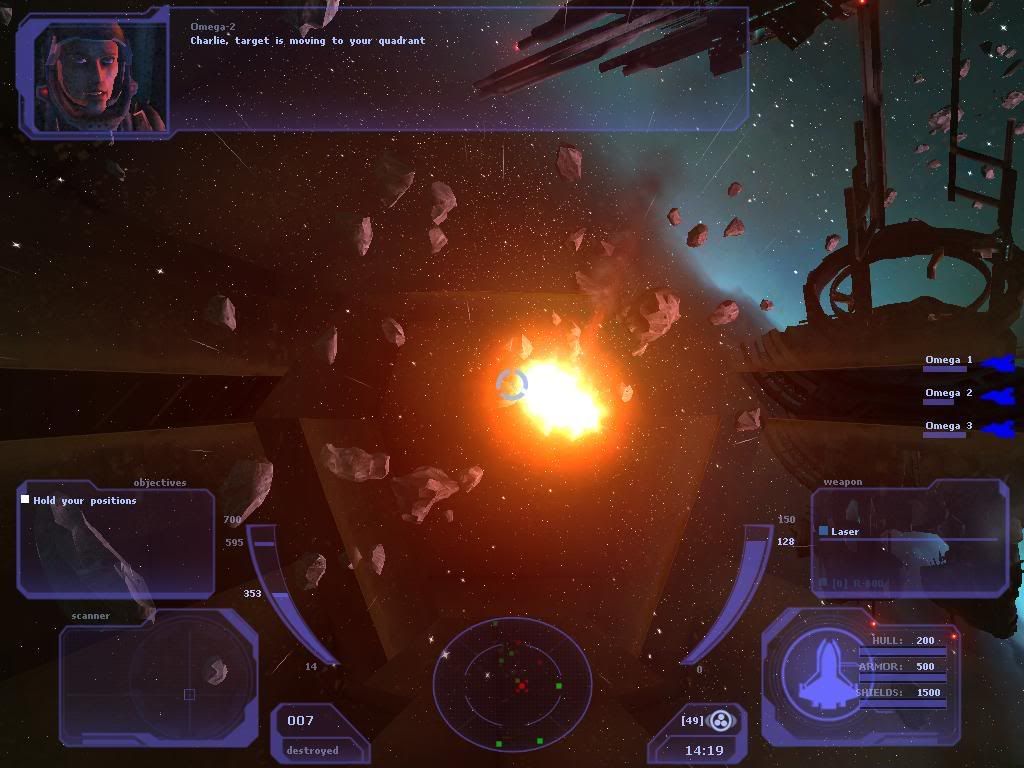Click wingman Omega 3 in the squad list
The height and width of the screenshot is (768, 1024).
(x=948, y=427)
